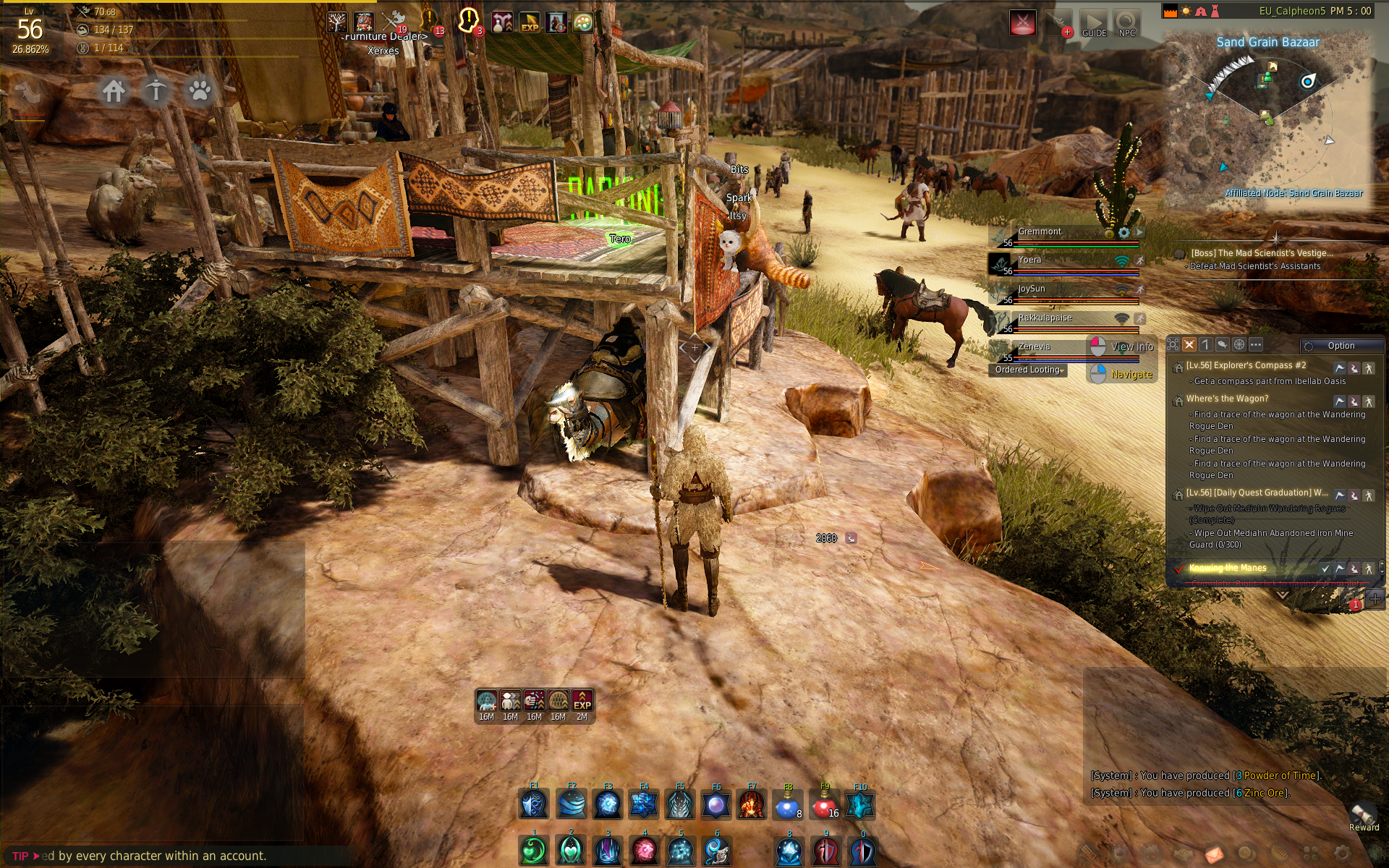The width and height of the screenshot is (1389, 868).
Task: Click the house icon below the level display
Action: 114,91
